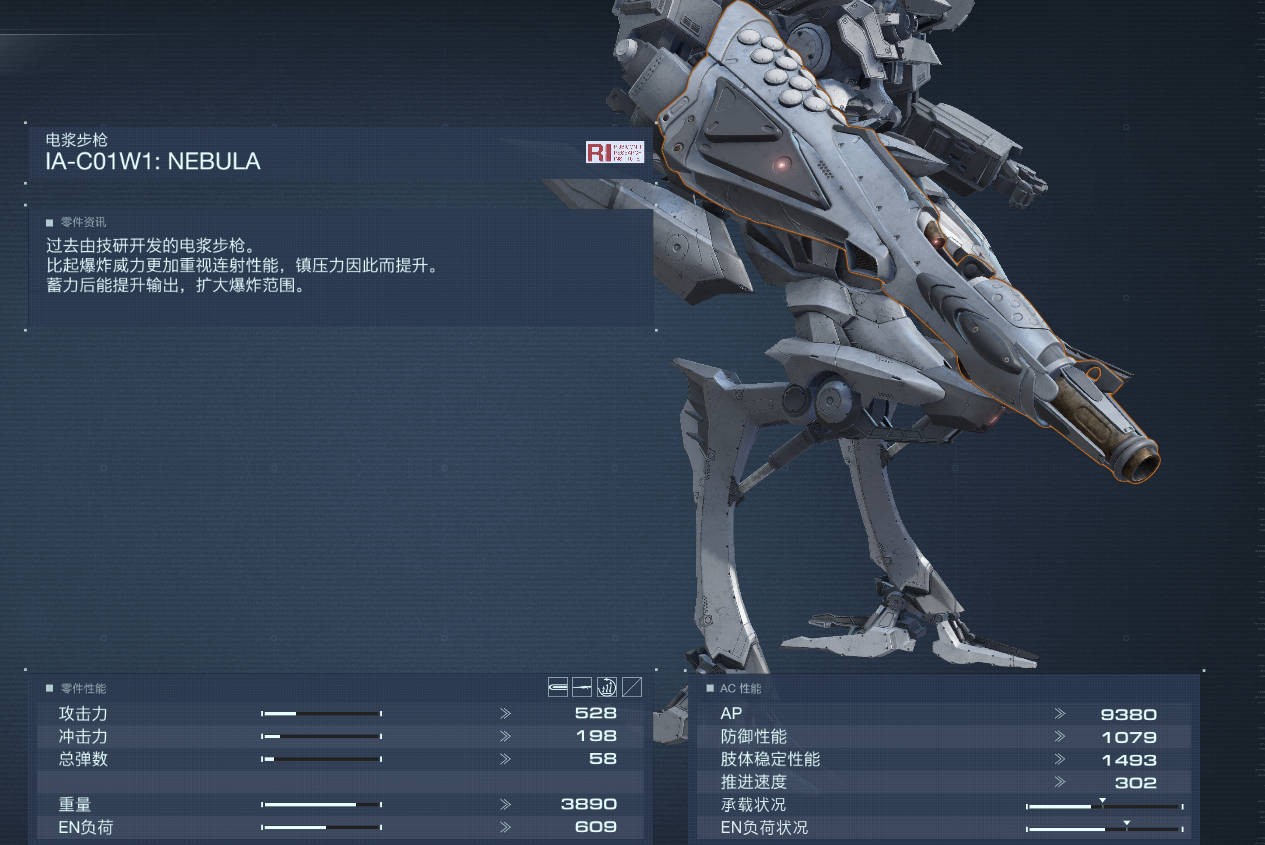The width and height of the screenshot is (1265, 845).
Task: Click the RI manufacturer logo badge
Action: (x=614, y=152)
